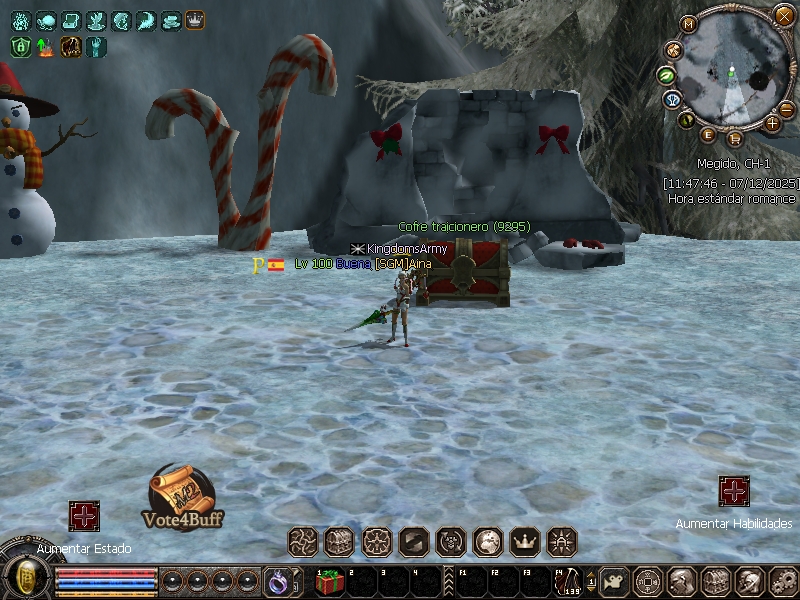This screenshot has height=600, width=800.
Task: Open the settings gear in bottom bar
Action: pos(783,581)
